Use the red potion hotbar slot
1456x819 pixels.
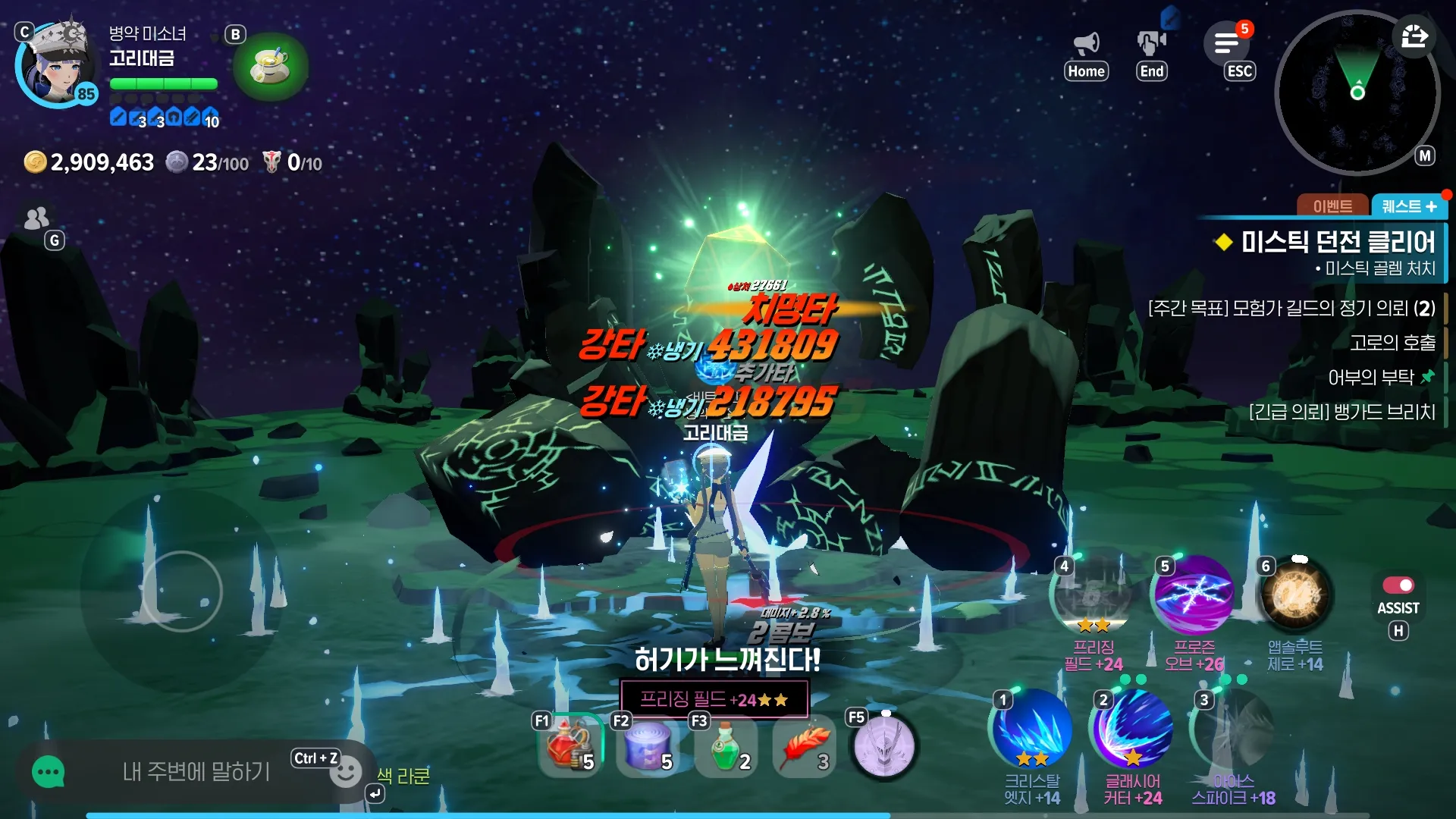coord(569,745)
